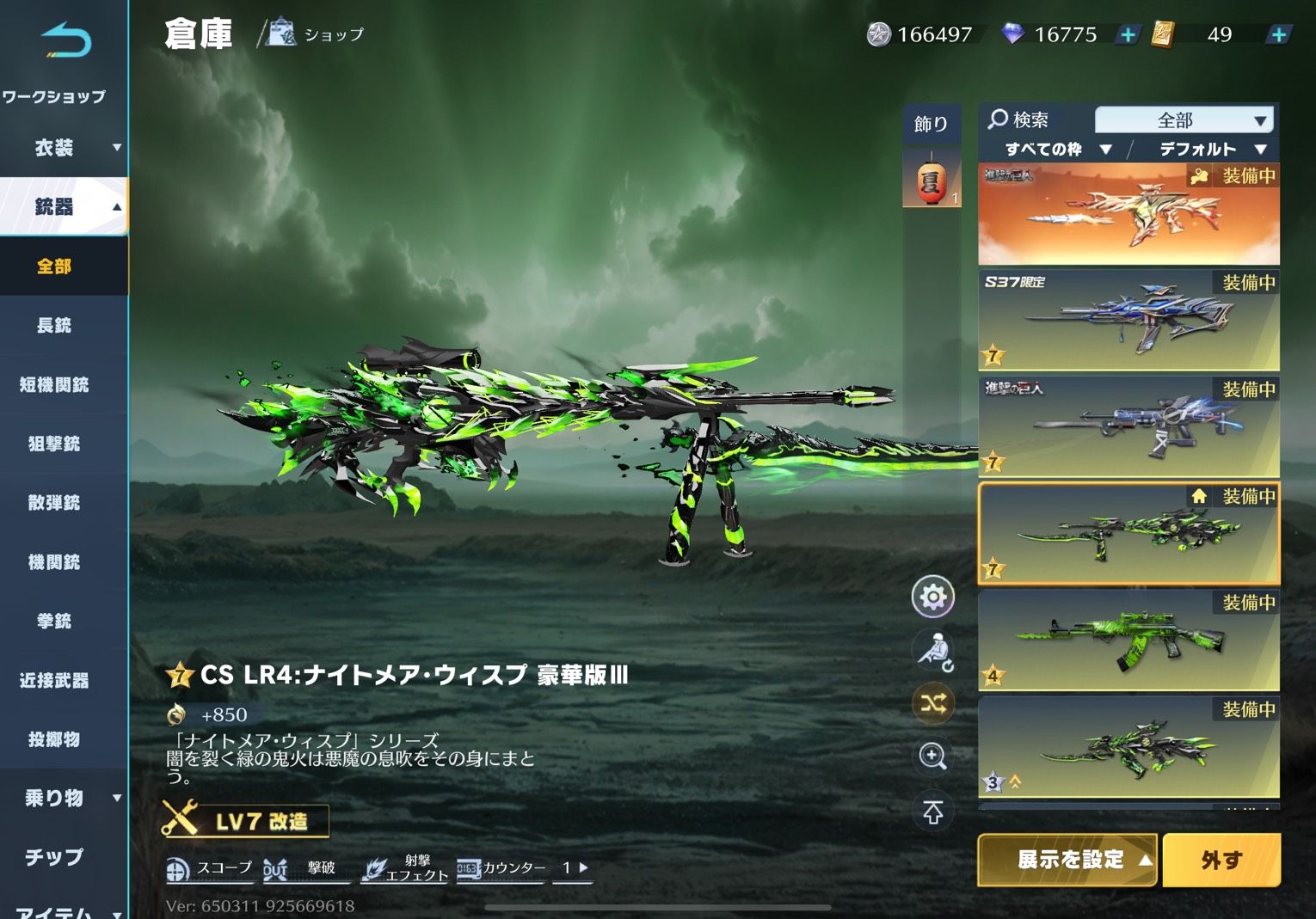Pick the green AK rifle skin thumbnail
Image resolution: width=1316 pixels, height=919 pixels.
[x=1128, y=640]
